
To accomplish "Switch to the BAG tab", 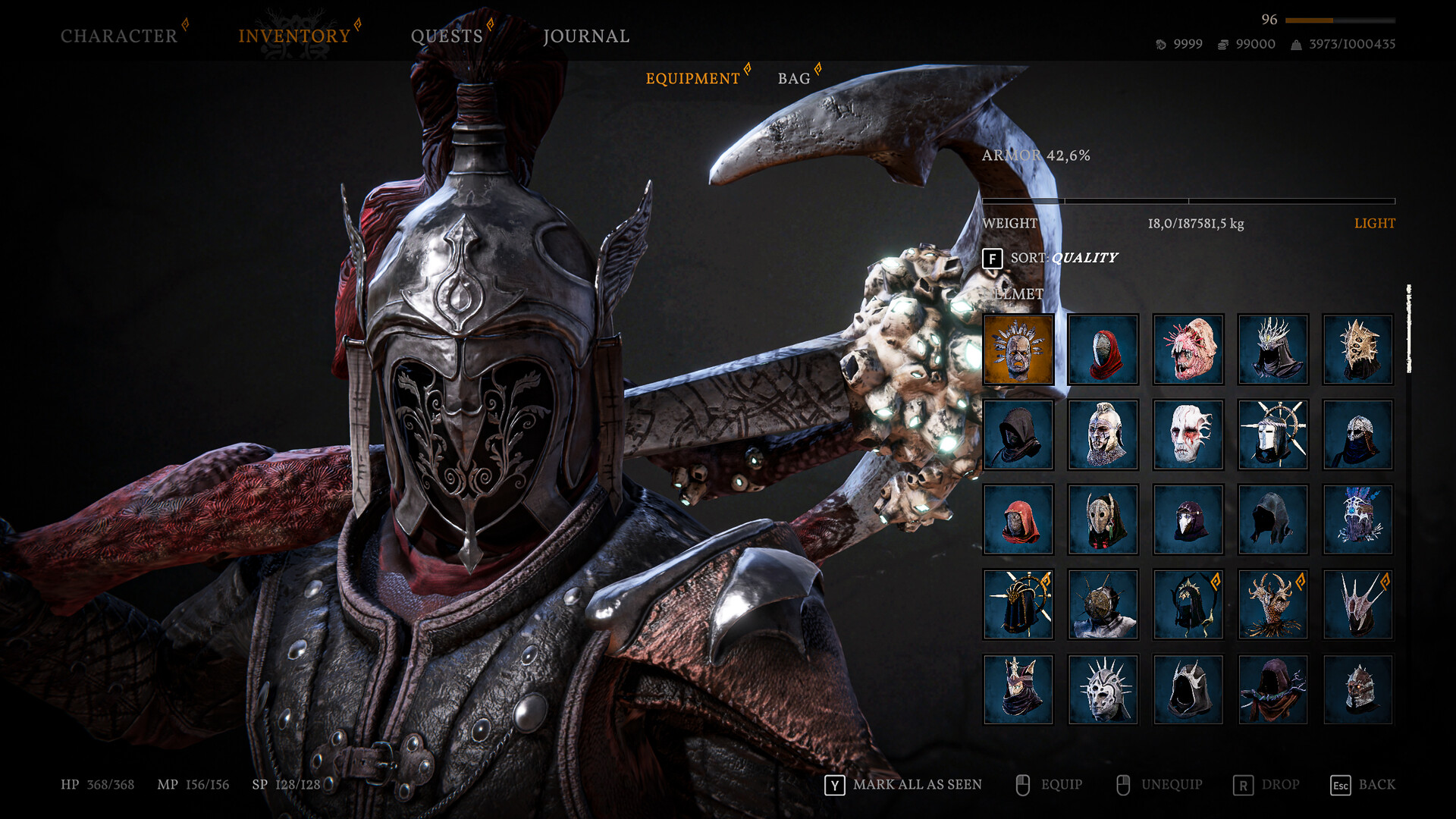I will click(793, 78).
